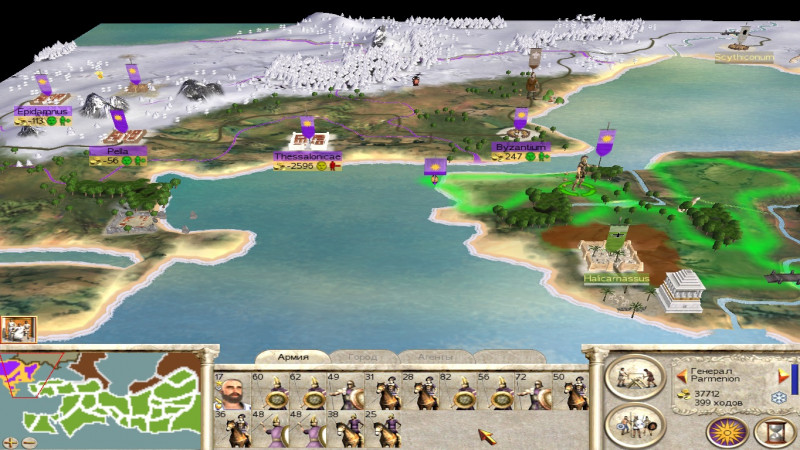
Task: Select General Parmenion's bearded portrait card
Action: 231,394
